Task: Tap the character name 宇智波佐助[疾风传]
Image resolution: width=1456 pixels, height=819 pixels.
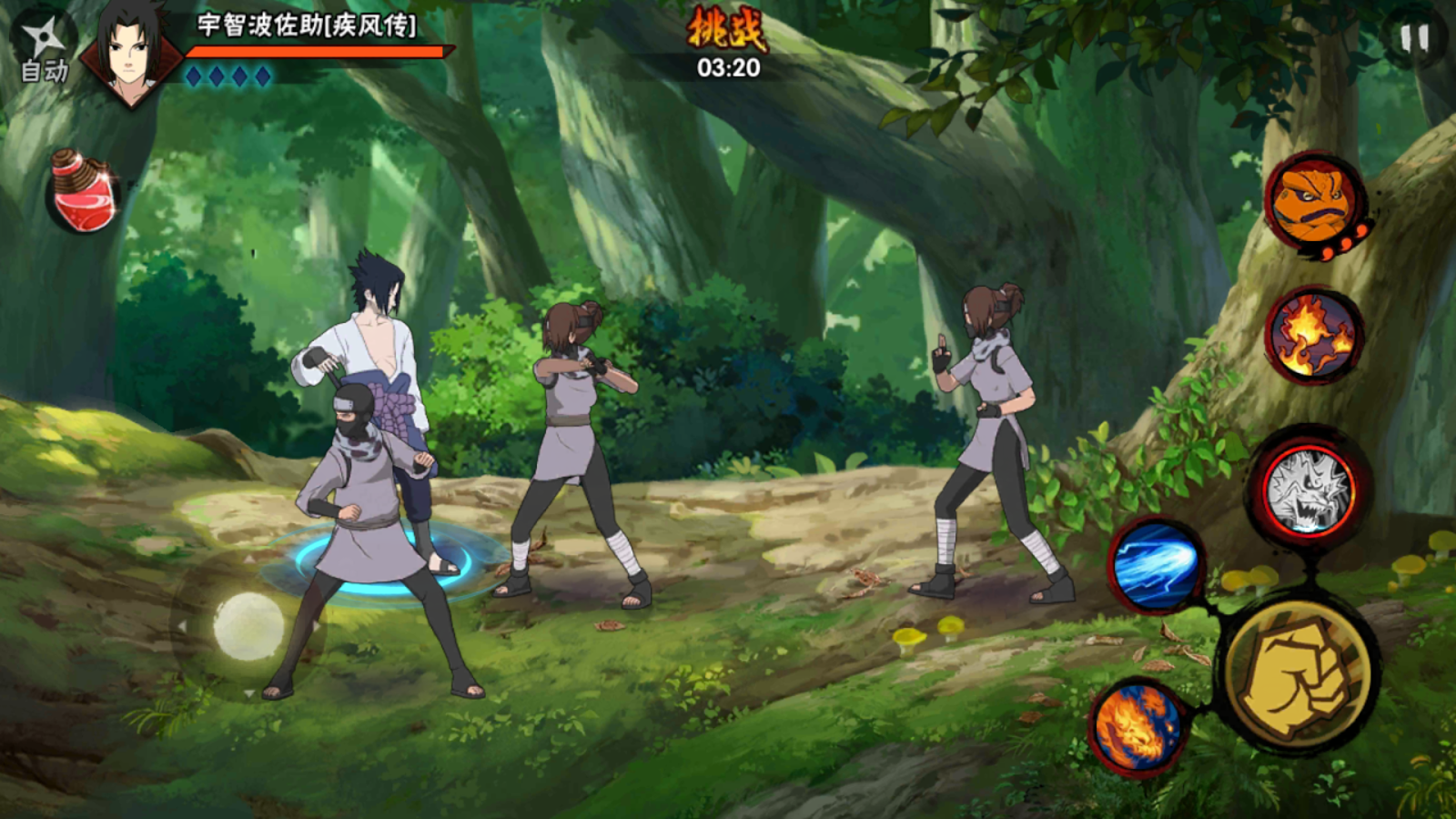Action: (300, 27)
